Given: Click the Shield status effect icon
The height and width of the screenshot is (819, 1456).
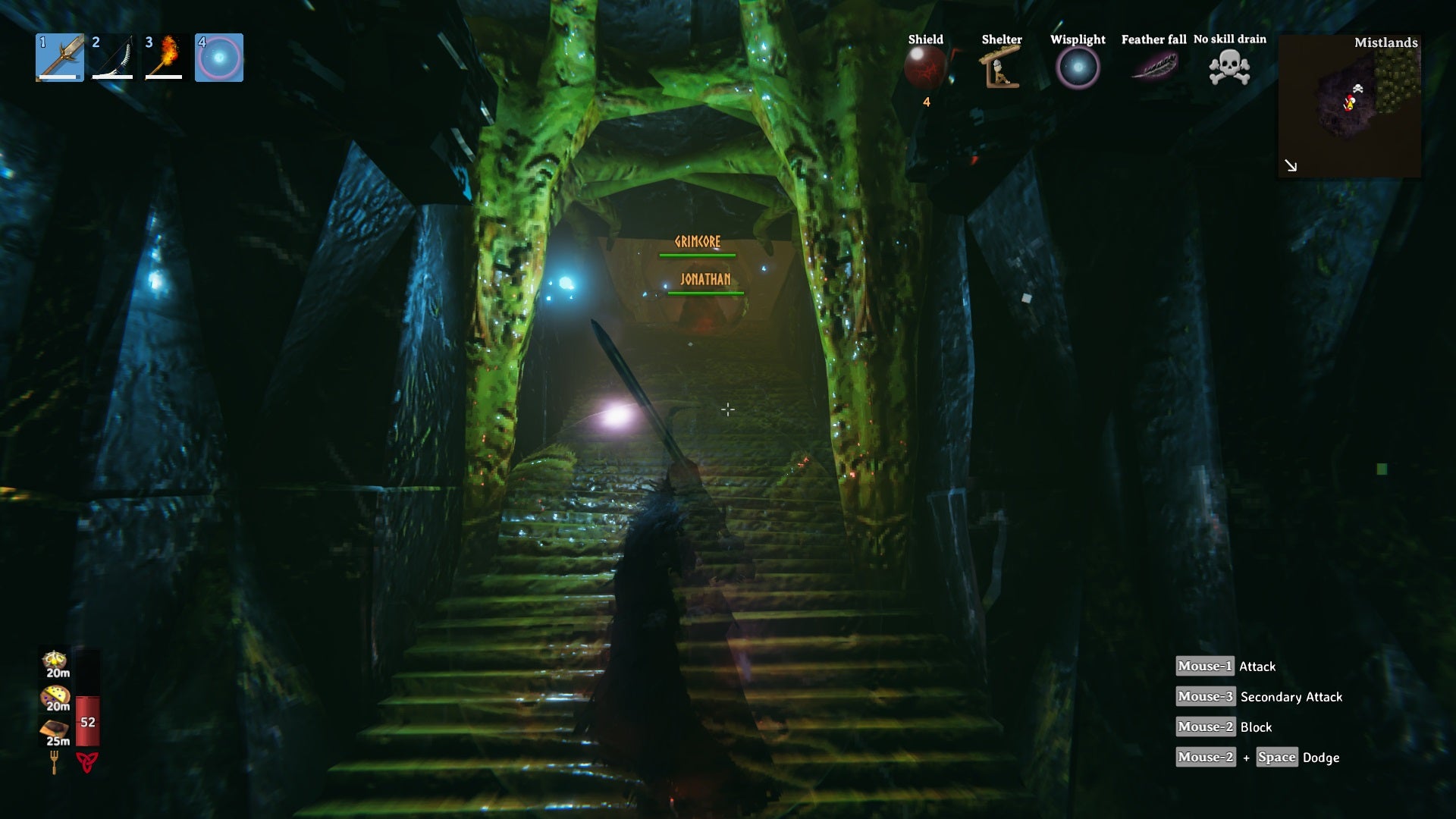Looking at the screenshot, I should tap(926, 68).
